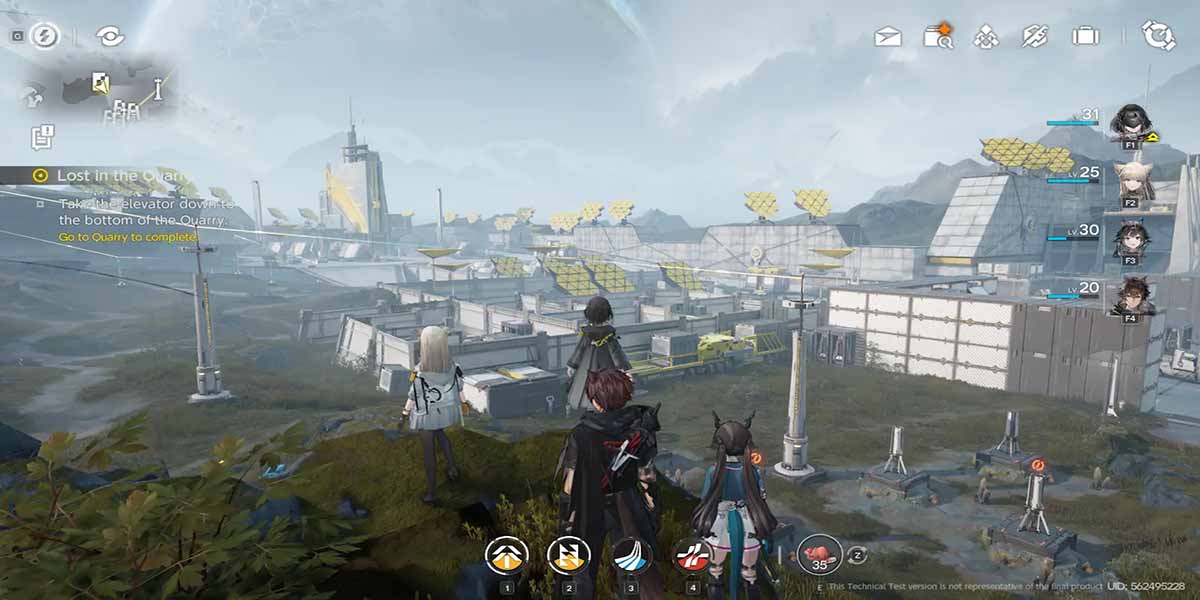Activate the red cross-slash skill in slot 4
Image resolution: width=1200 pixels, height=600 pixels.
tap(692, 555)
